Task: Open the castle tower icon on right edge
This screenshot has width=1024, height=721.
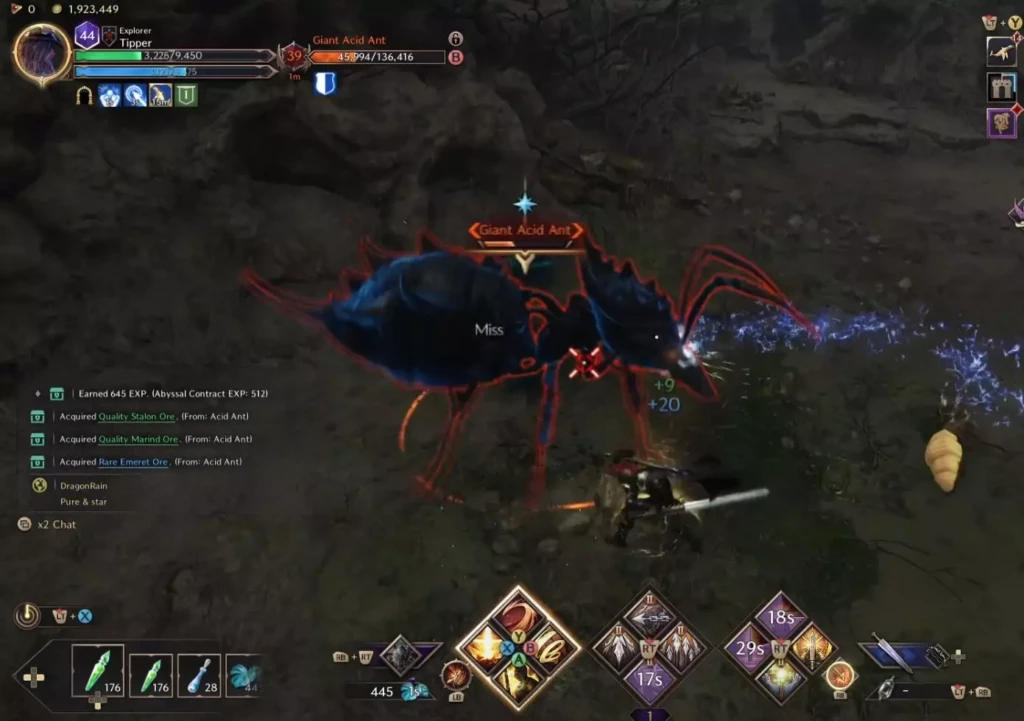Action: coord(1001,87)
